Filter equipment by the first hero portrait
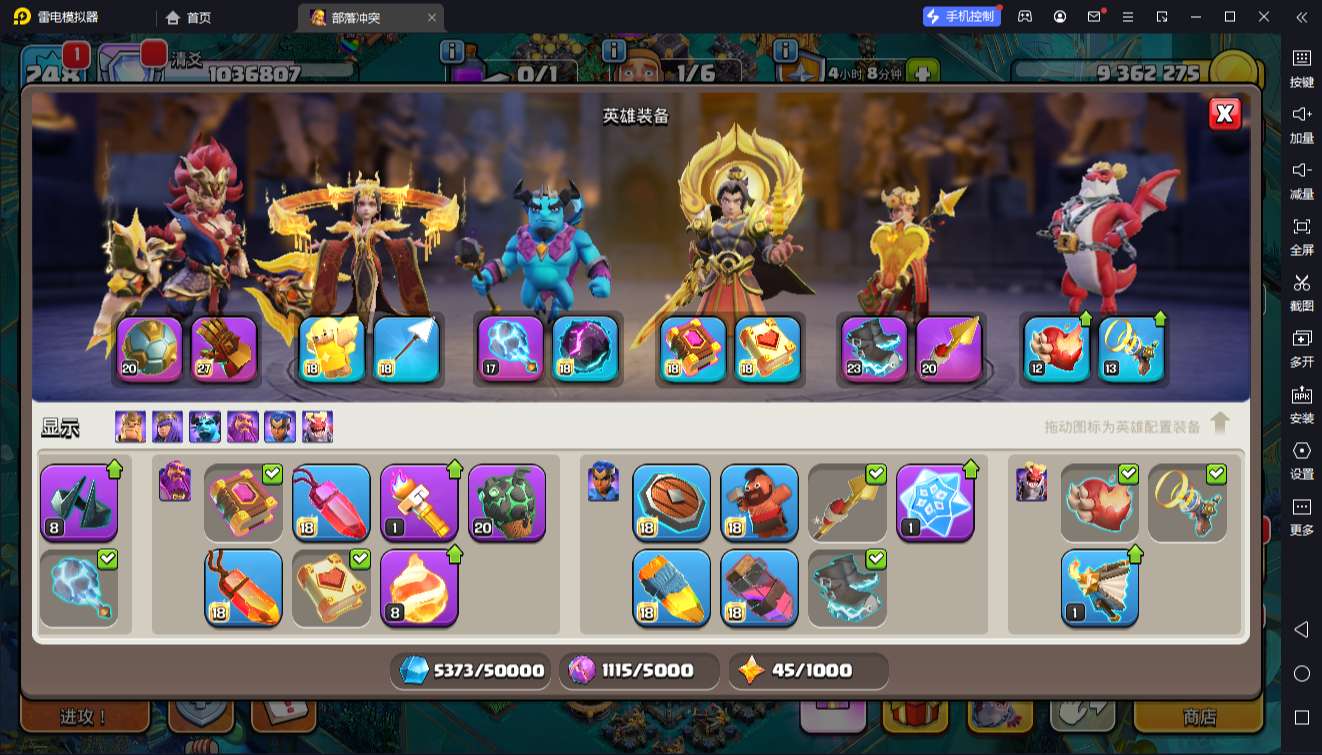1322x755 pixels. point(130,427)
